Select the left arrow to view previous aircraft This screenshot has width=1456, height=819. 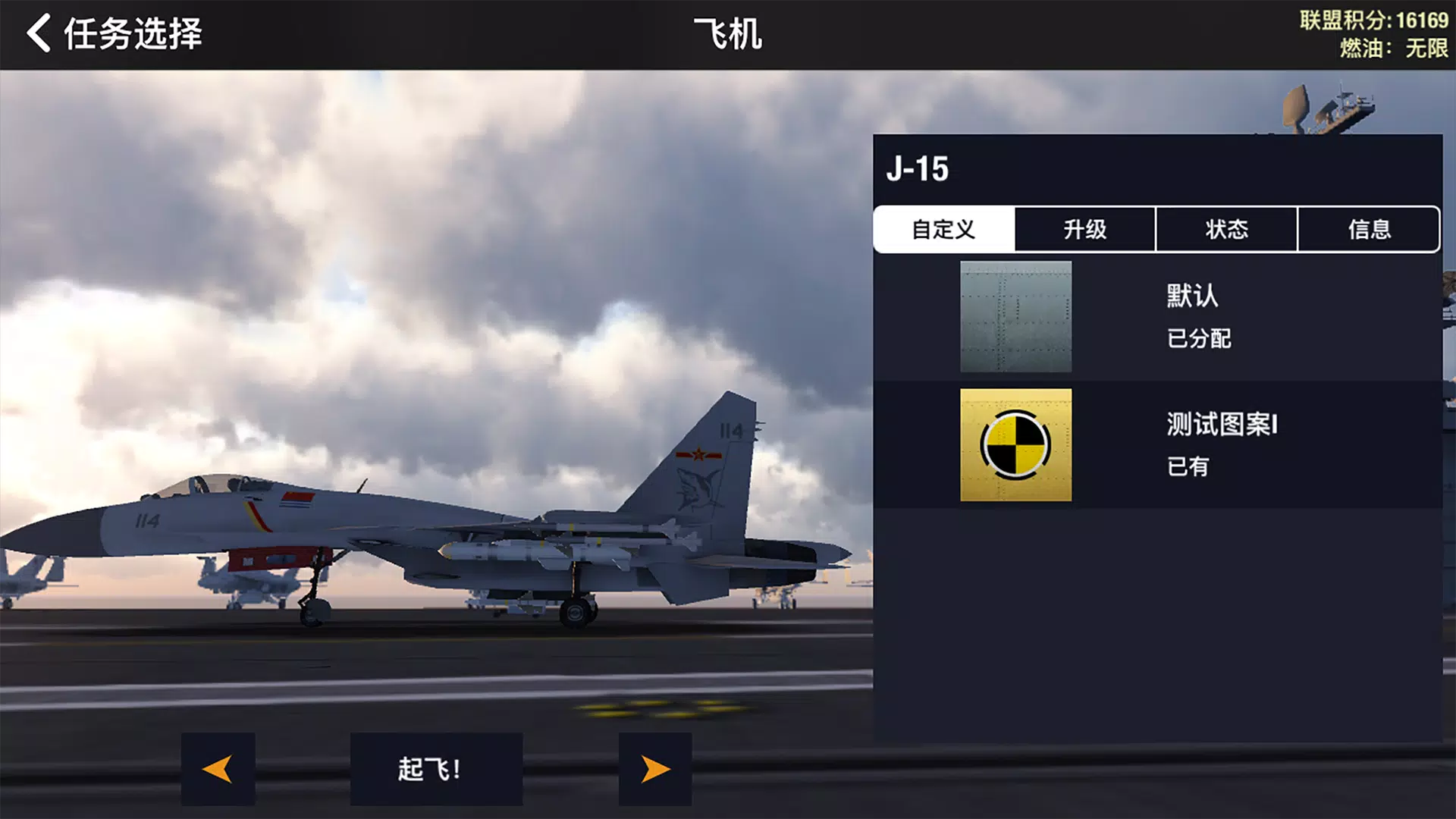click(218, 768)
